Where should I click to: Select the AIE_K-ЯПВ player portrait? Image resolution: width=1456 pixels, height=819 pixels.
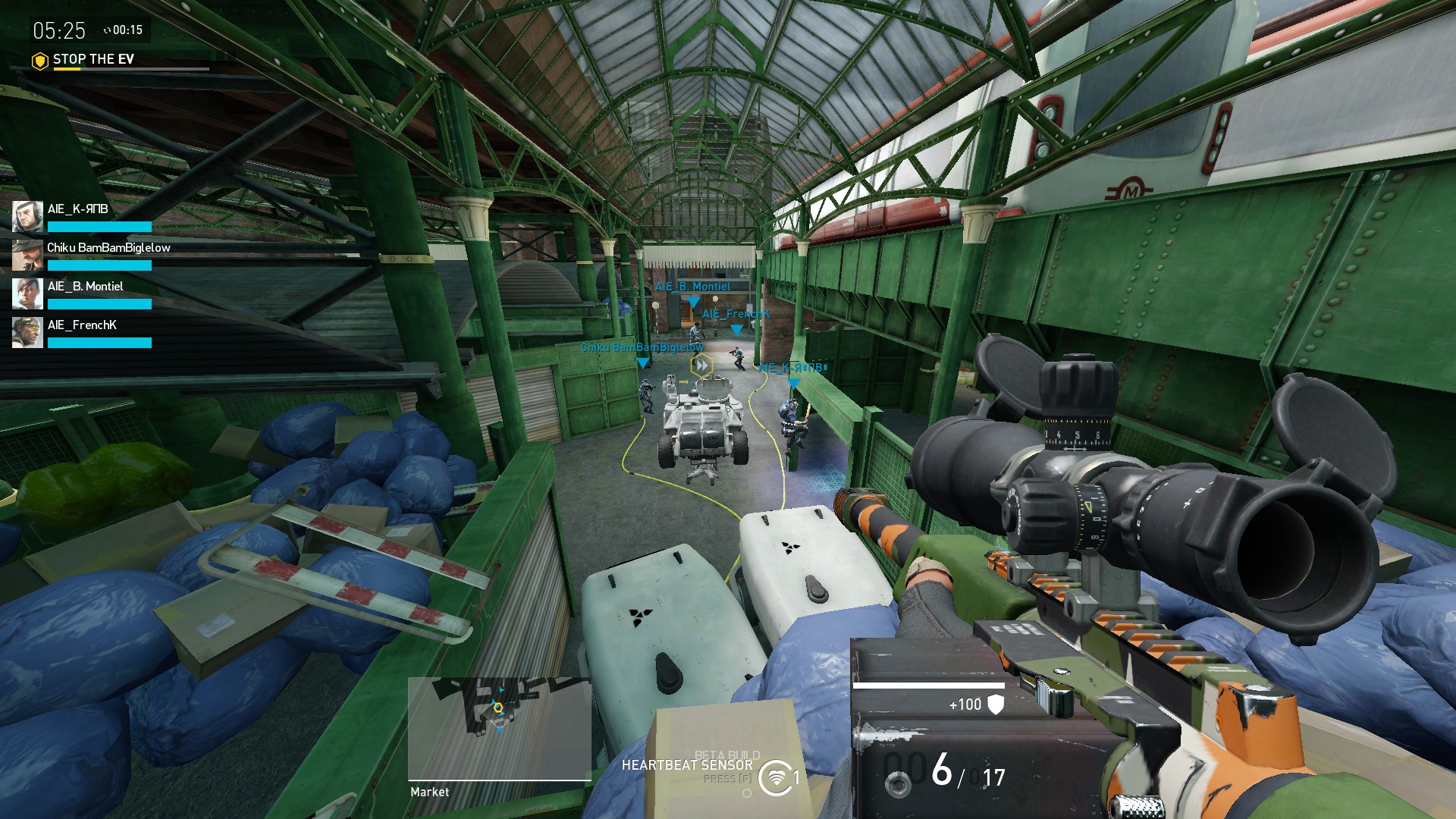(27, 217)
